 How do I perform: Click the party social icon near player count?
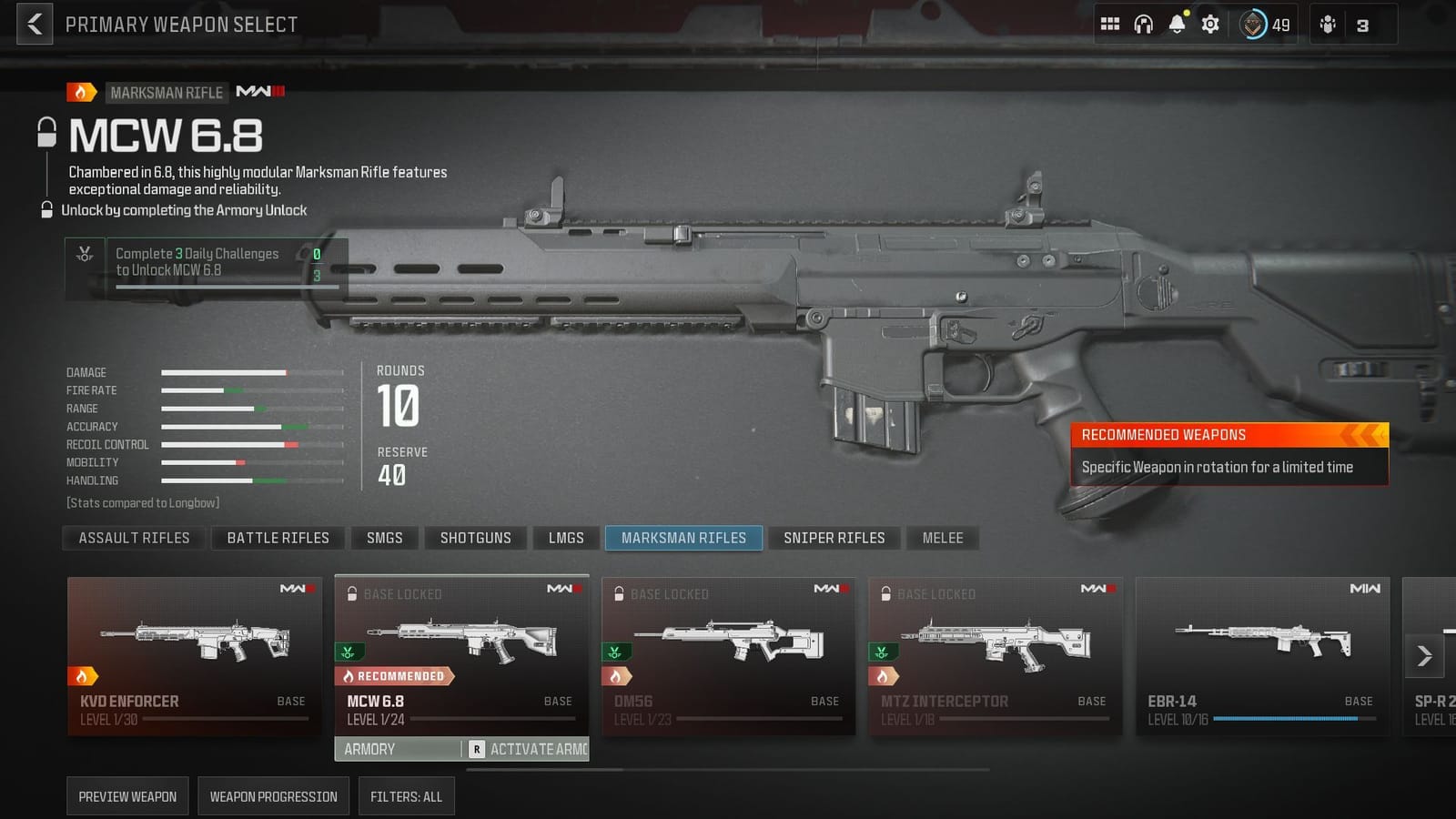[x=1327, y=24]
